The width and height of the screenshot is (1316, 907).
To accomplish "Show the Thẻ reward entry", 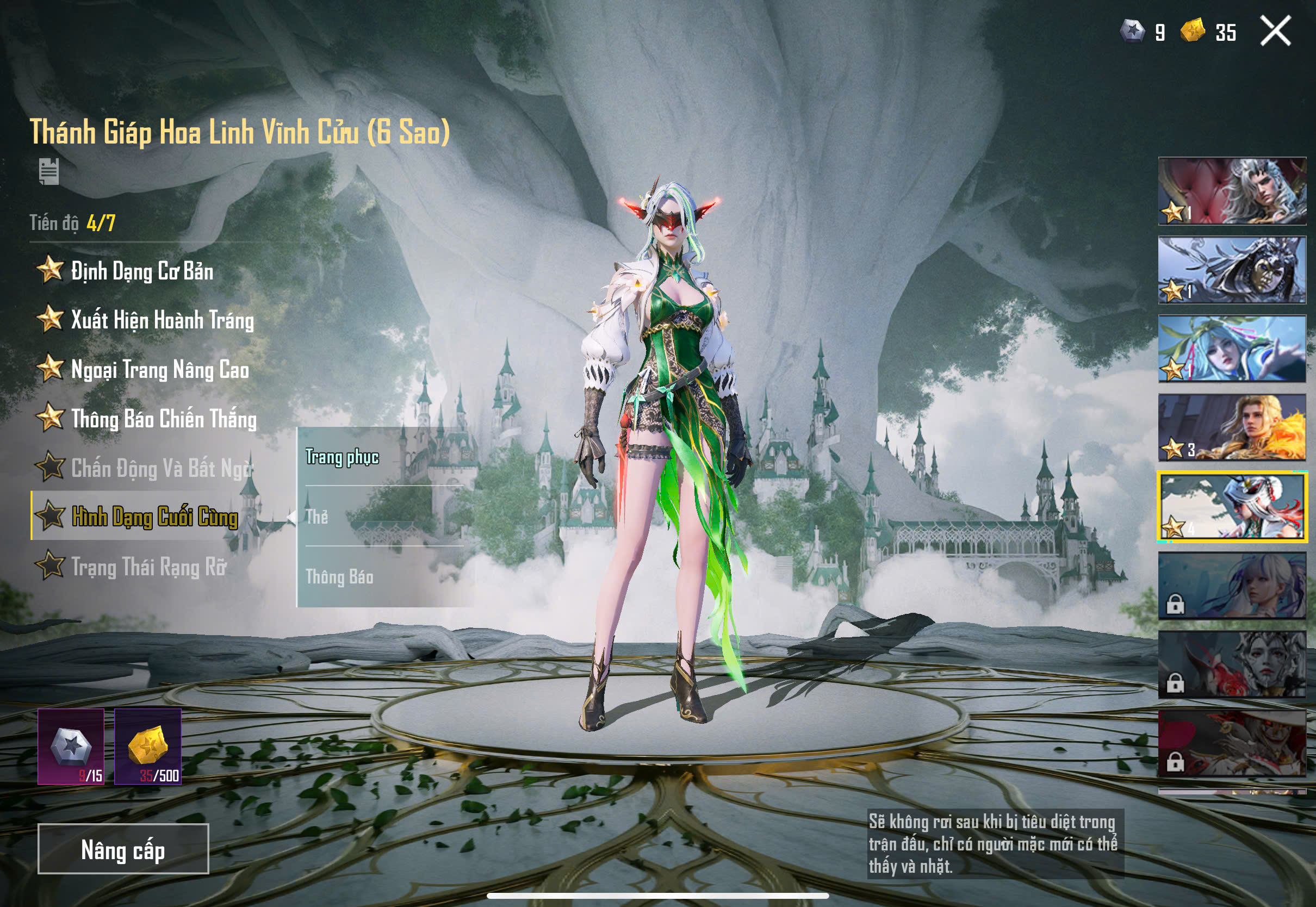I will (317, 517).
